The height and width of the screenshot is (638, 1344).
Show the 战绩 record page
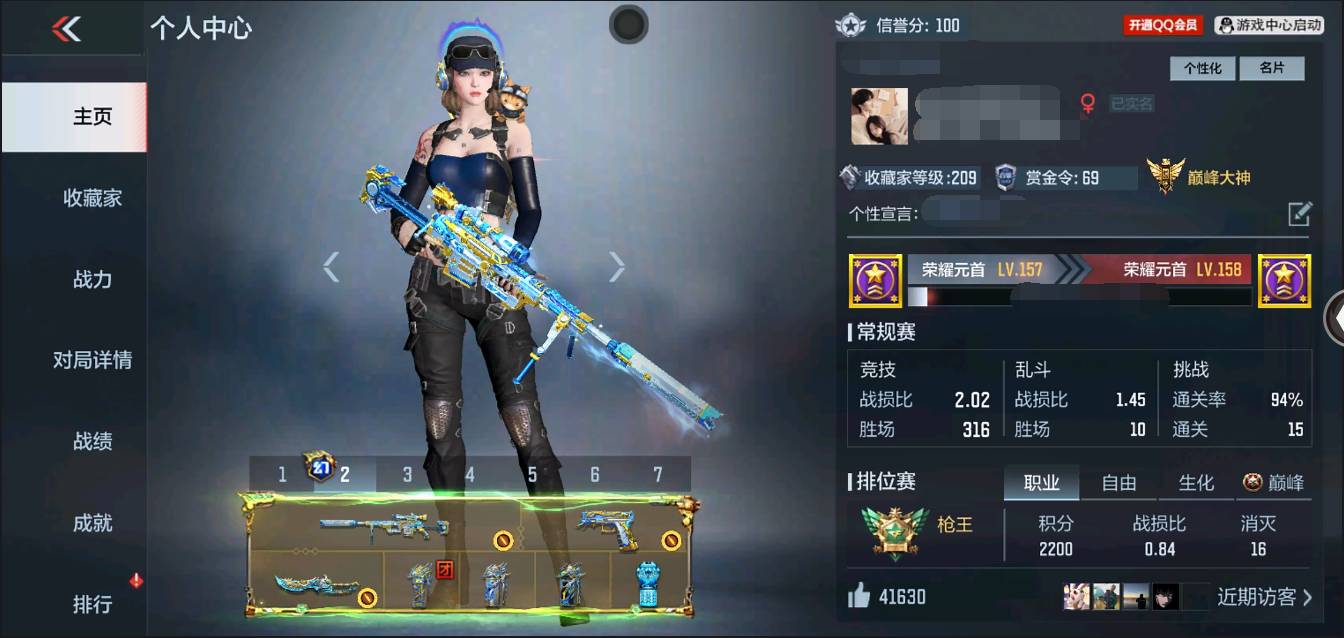92,441
